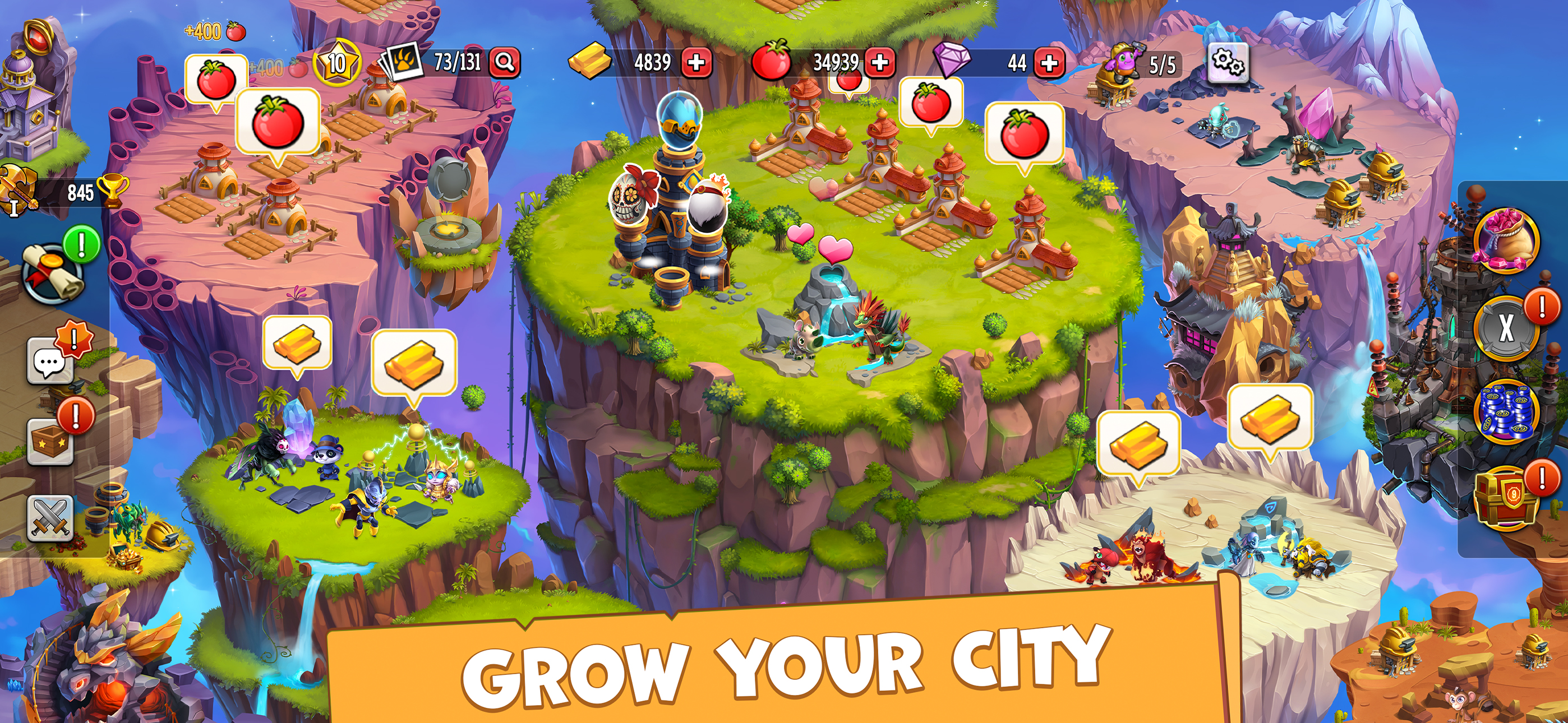1568x723 pixels.
Task: Click the plus button next to gold
Action: point(696,61)
